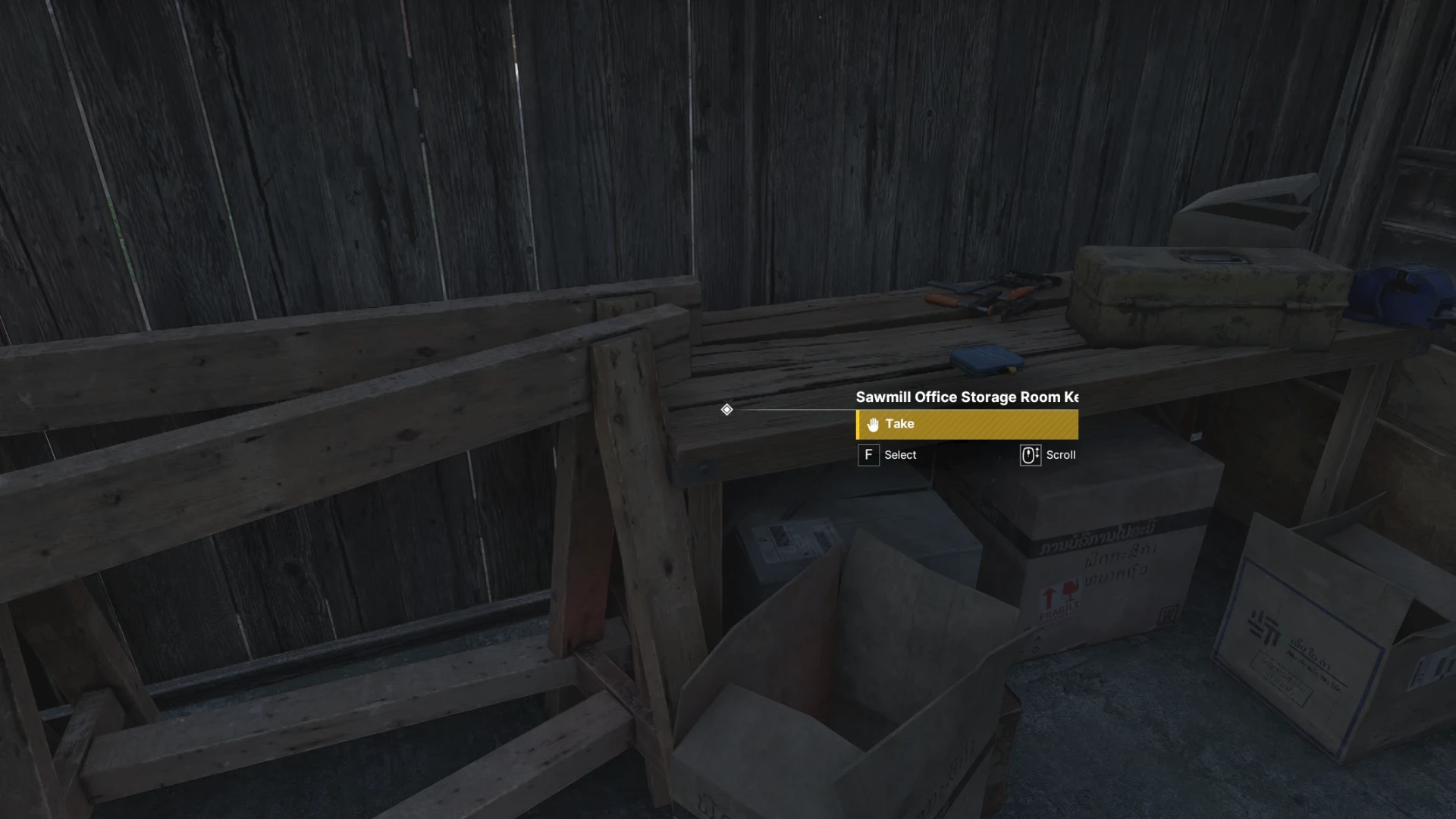The width and height of the screenshot is (1456, 819).
Task: Choose the Take action for the key
Action: [x=966, y=425]
